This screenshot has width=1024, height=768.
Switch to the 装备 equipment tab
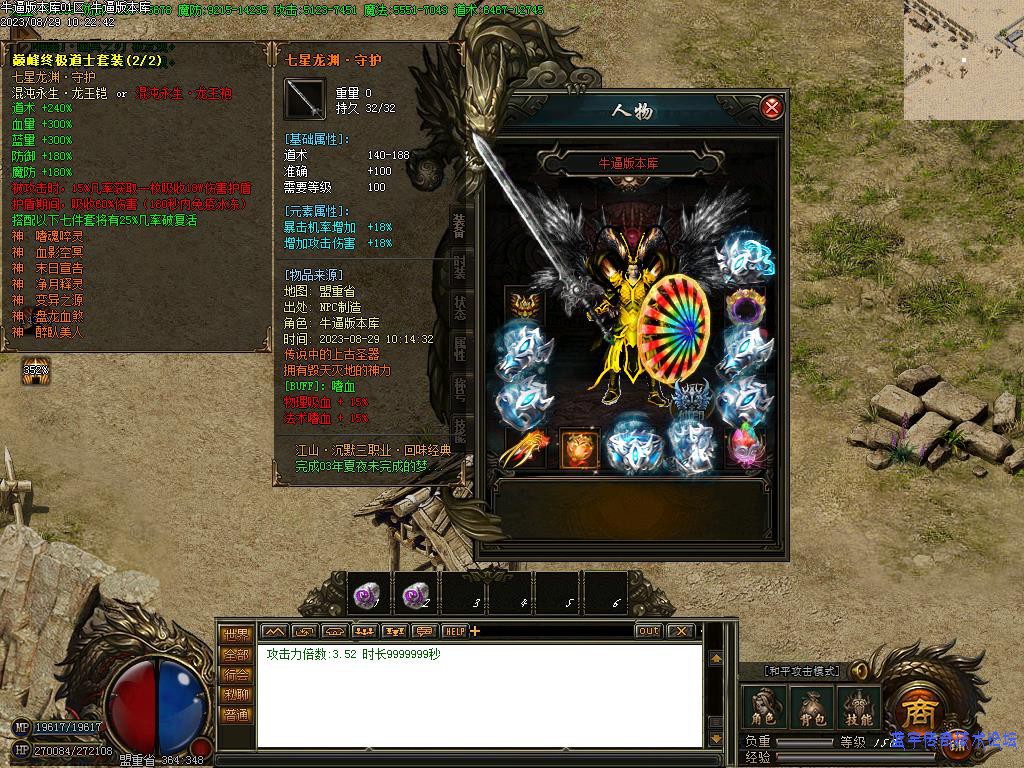tap(459, 226)
